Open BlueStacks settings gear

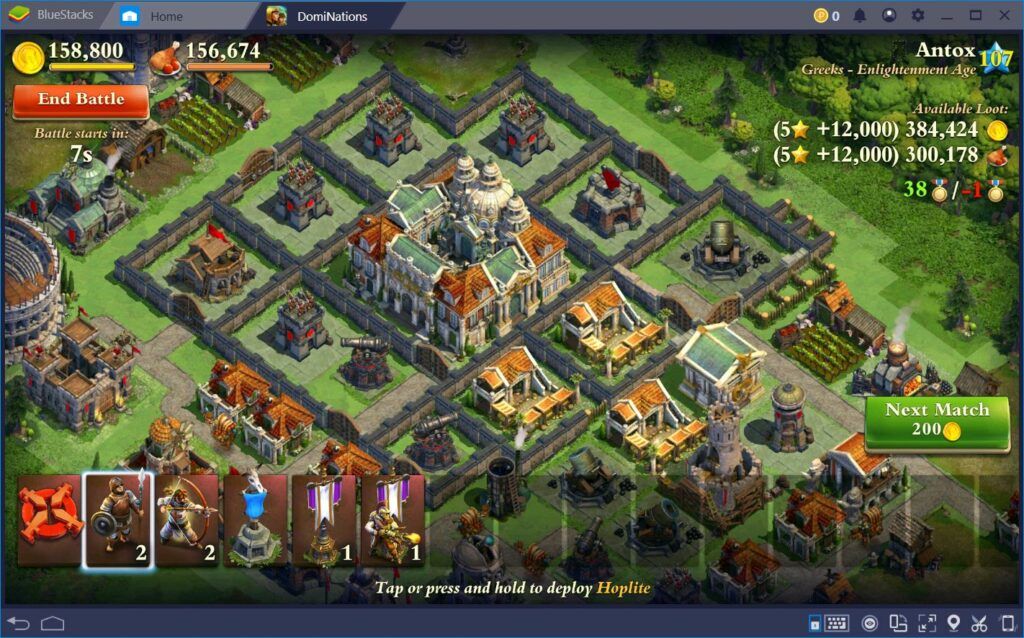[917, 16]
